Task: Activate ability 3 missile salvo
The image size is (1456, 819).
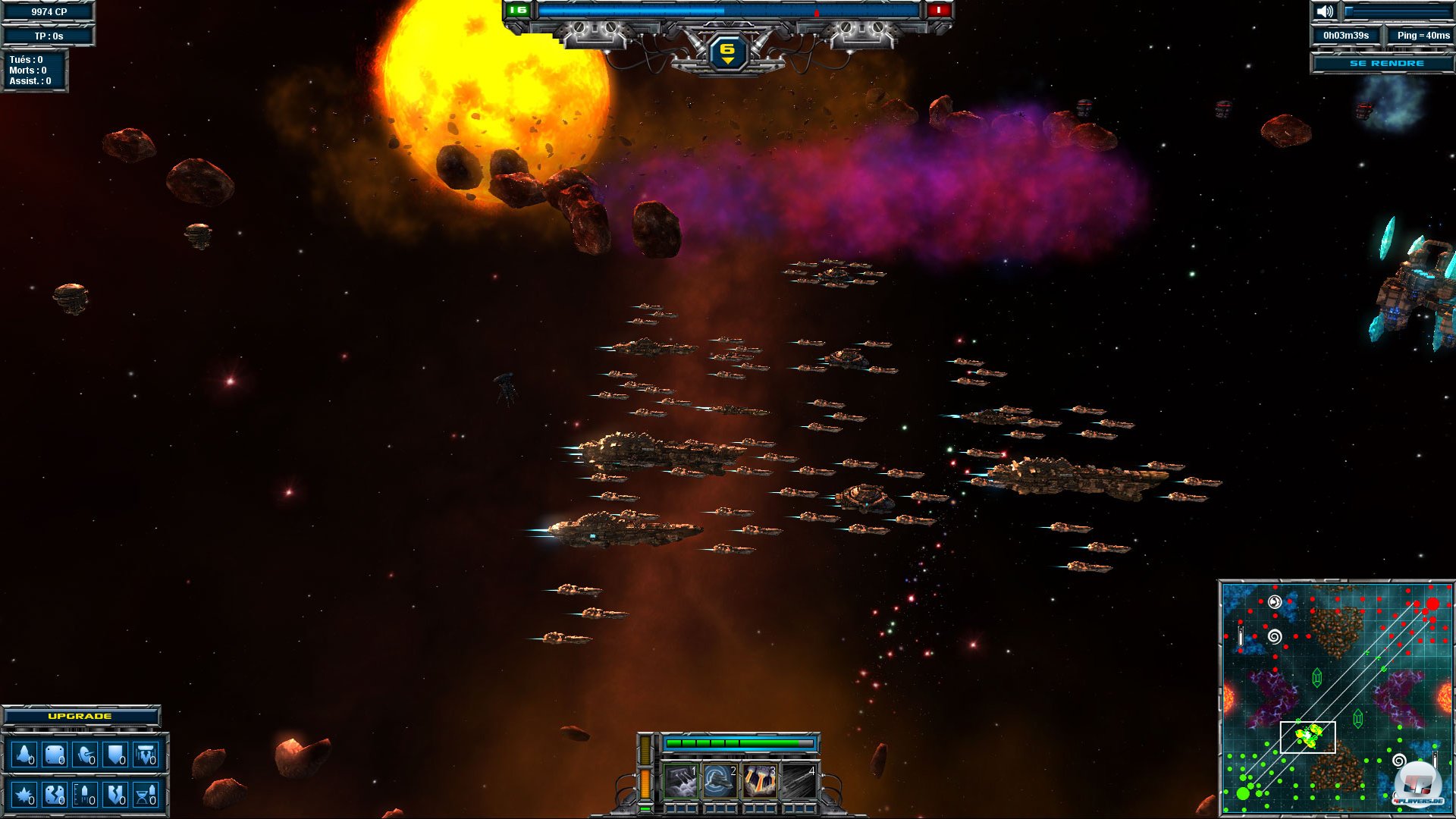Action: coord(759,781)
